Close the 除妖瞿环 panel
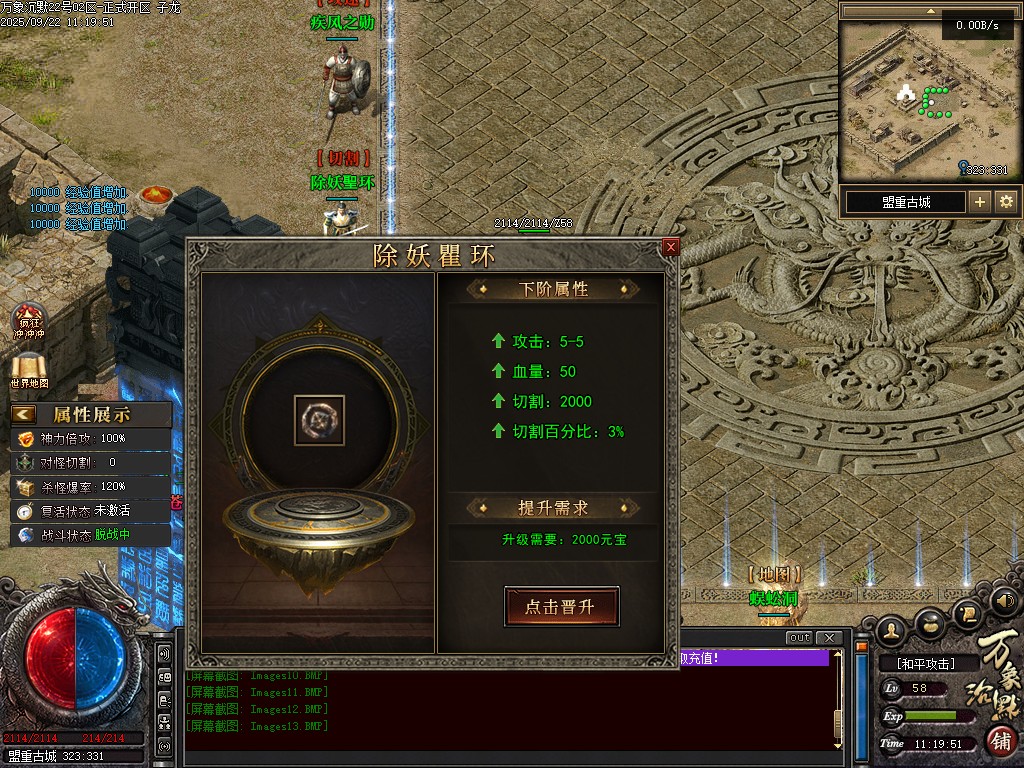The width and height of the screenshot is (1024, 768). coord(671,247)
